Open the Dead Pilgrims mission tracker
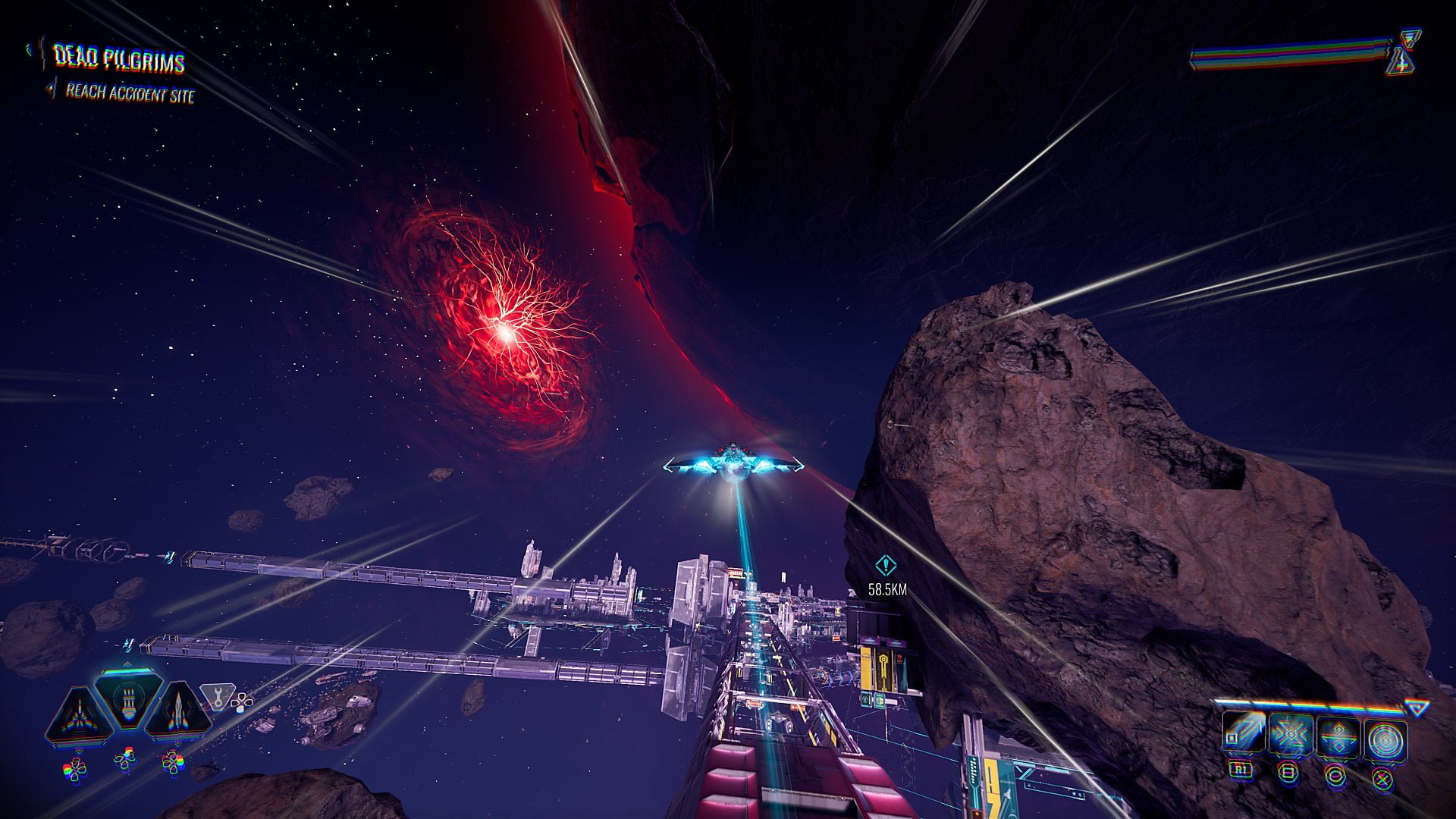Screen dimensions: 1456x819 pyautogui.click(x=118, y=59)
